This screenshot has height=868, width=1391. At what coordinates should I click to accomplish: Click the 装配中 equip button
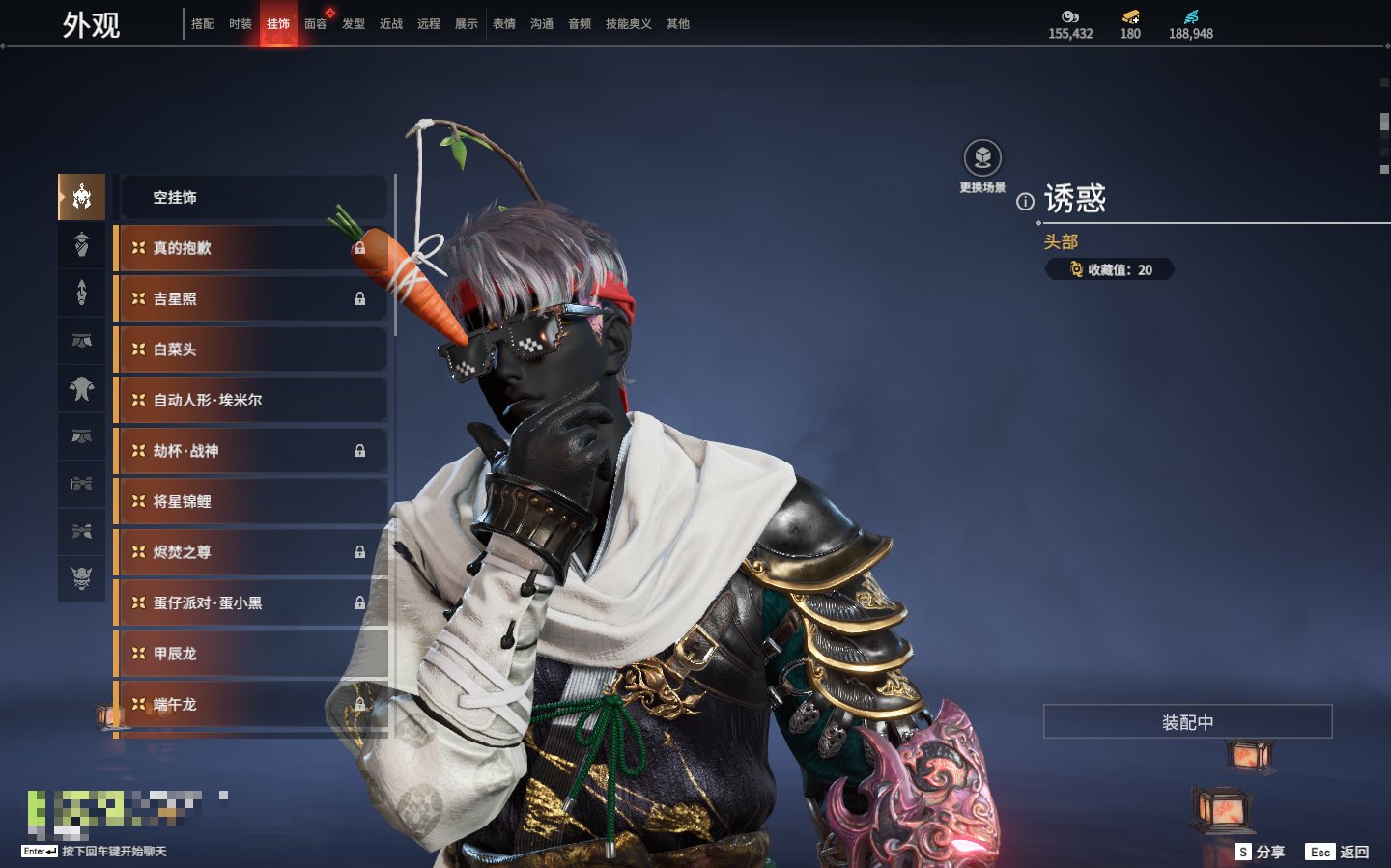[x=1187, y=722]
